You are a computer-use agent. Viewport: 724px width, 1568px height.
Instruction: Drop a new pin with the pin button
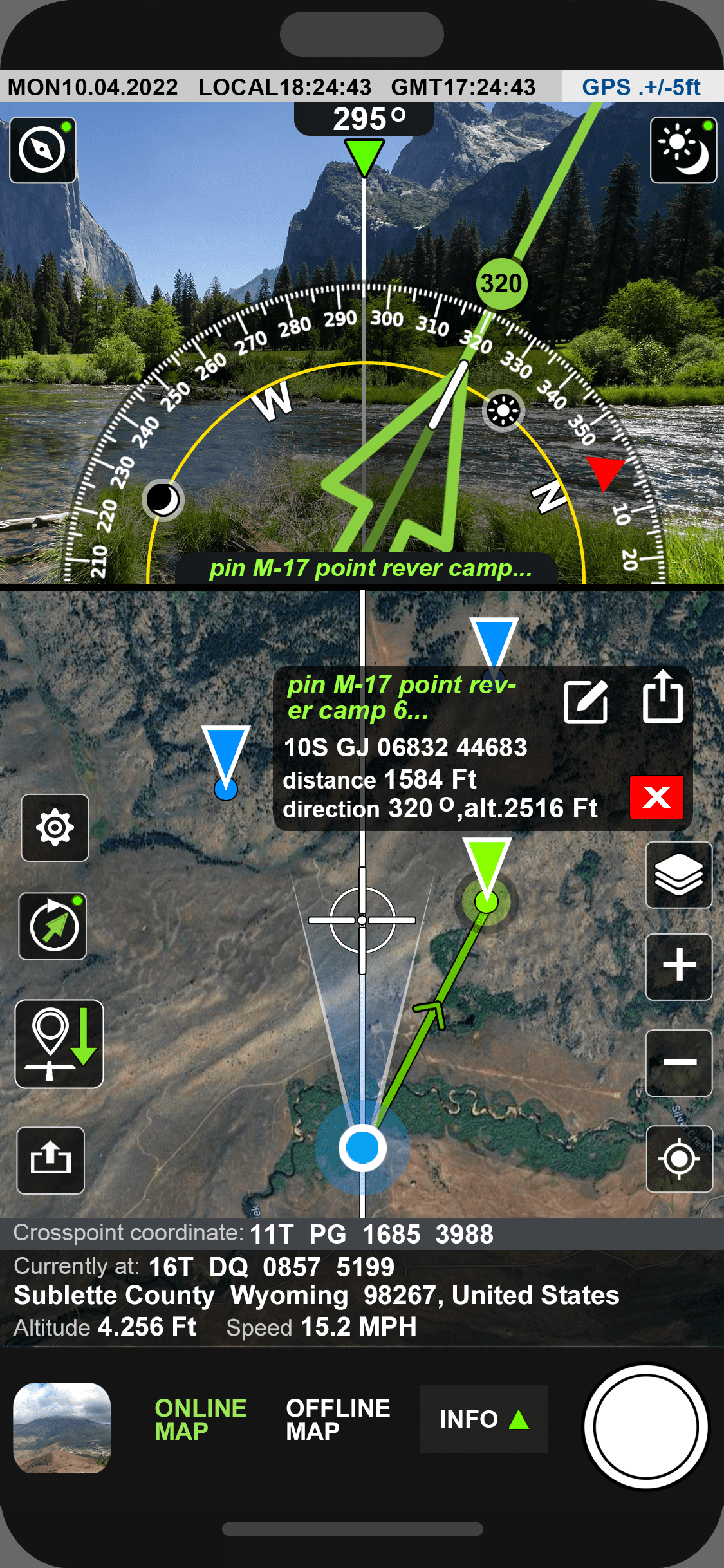[59, 1043]
